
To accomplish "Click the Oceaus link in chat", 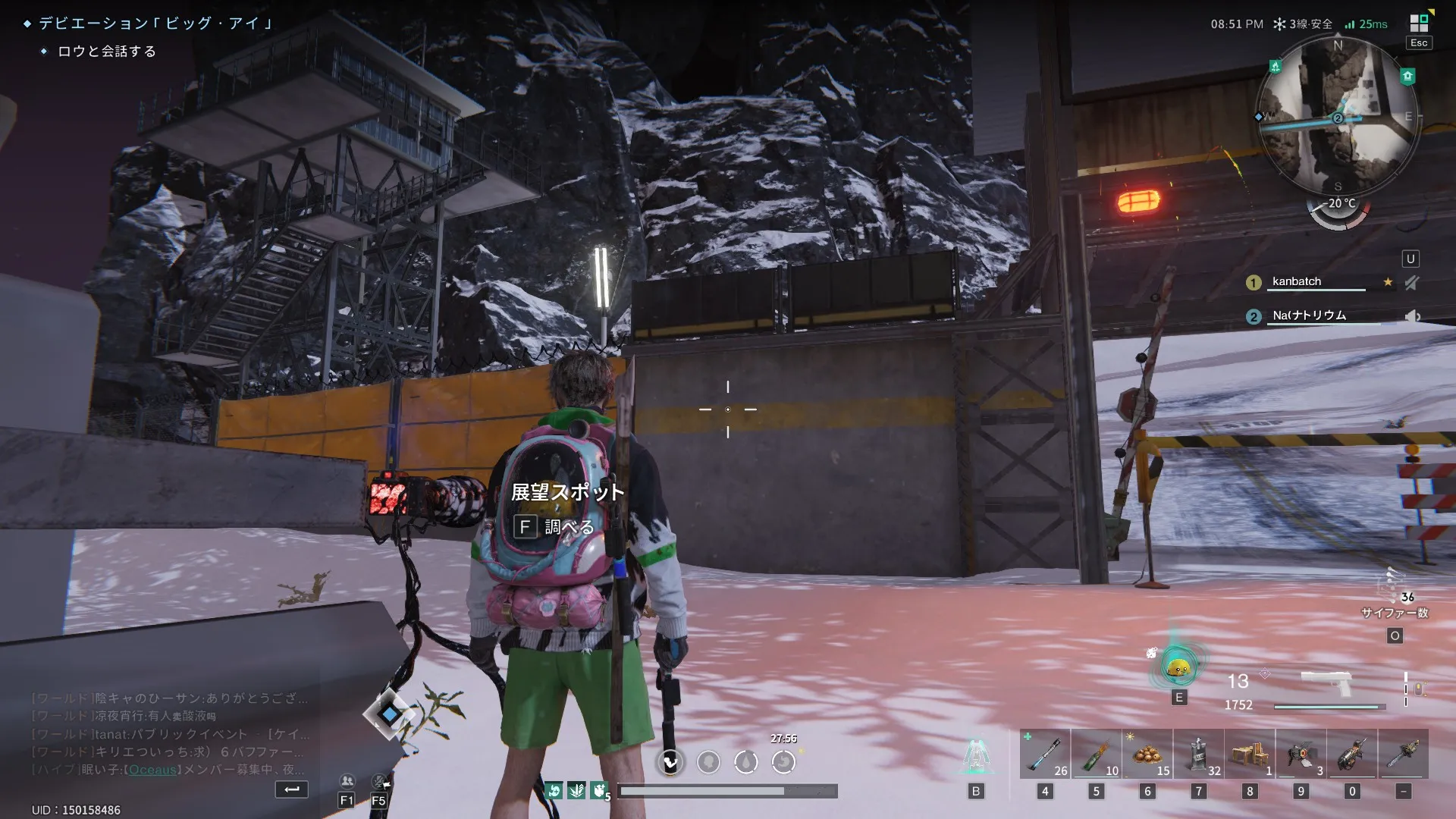I will tap(152, 770).
